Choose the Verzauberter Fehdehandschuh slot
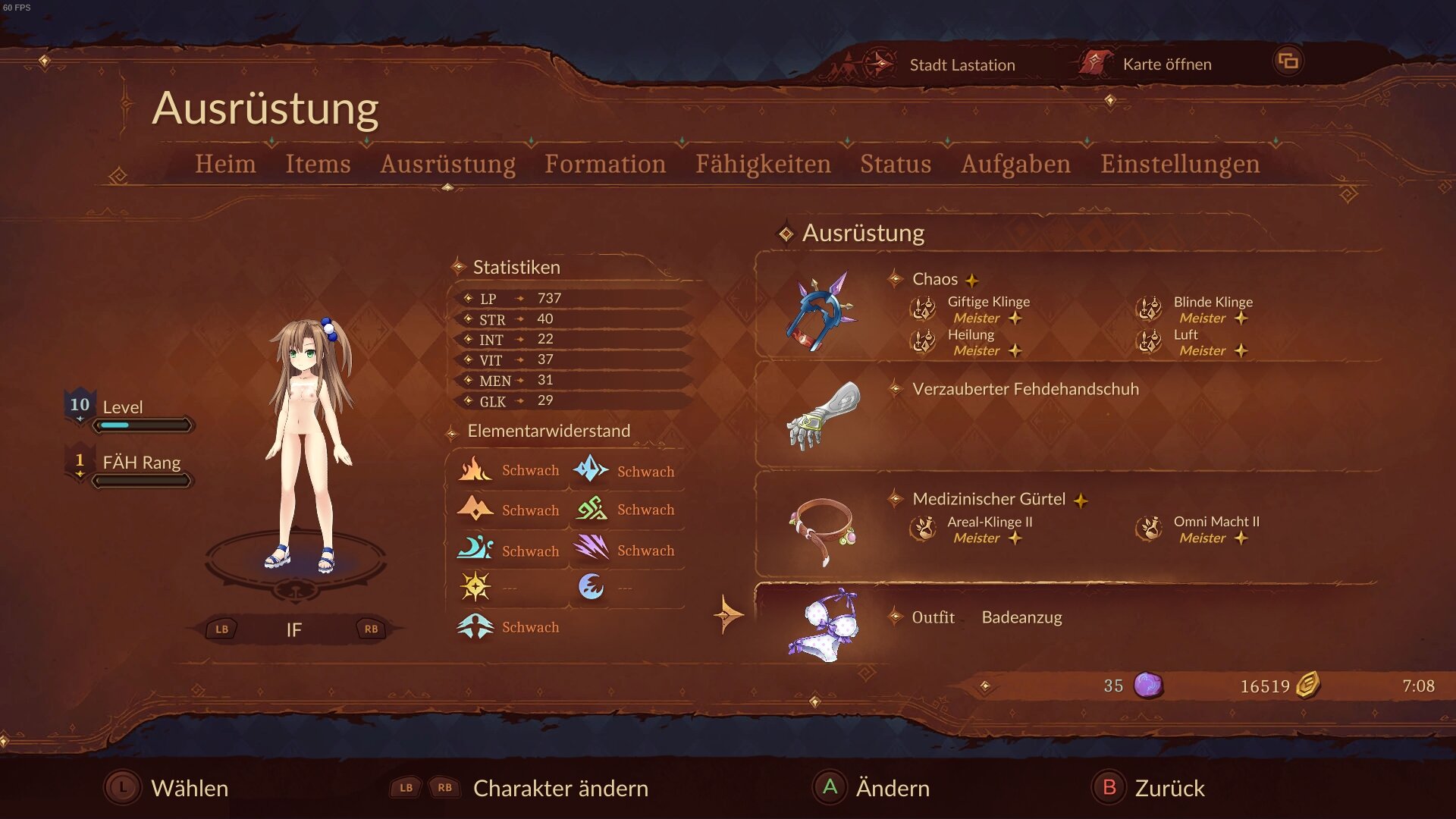 1025,389
